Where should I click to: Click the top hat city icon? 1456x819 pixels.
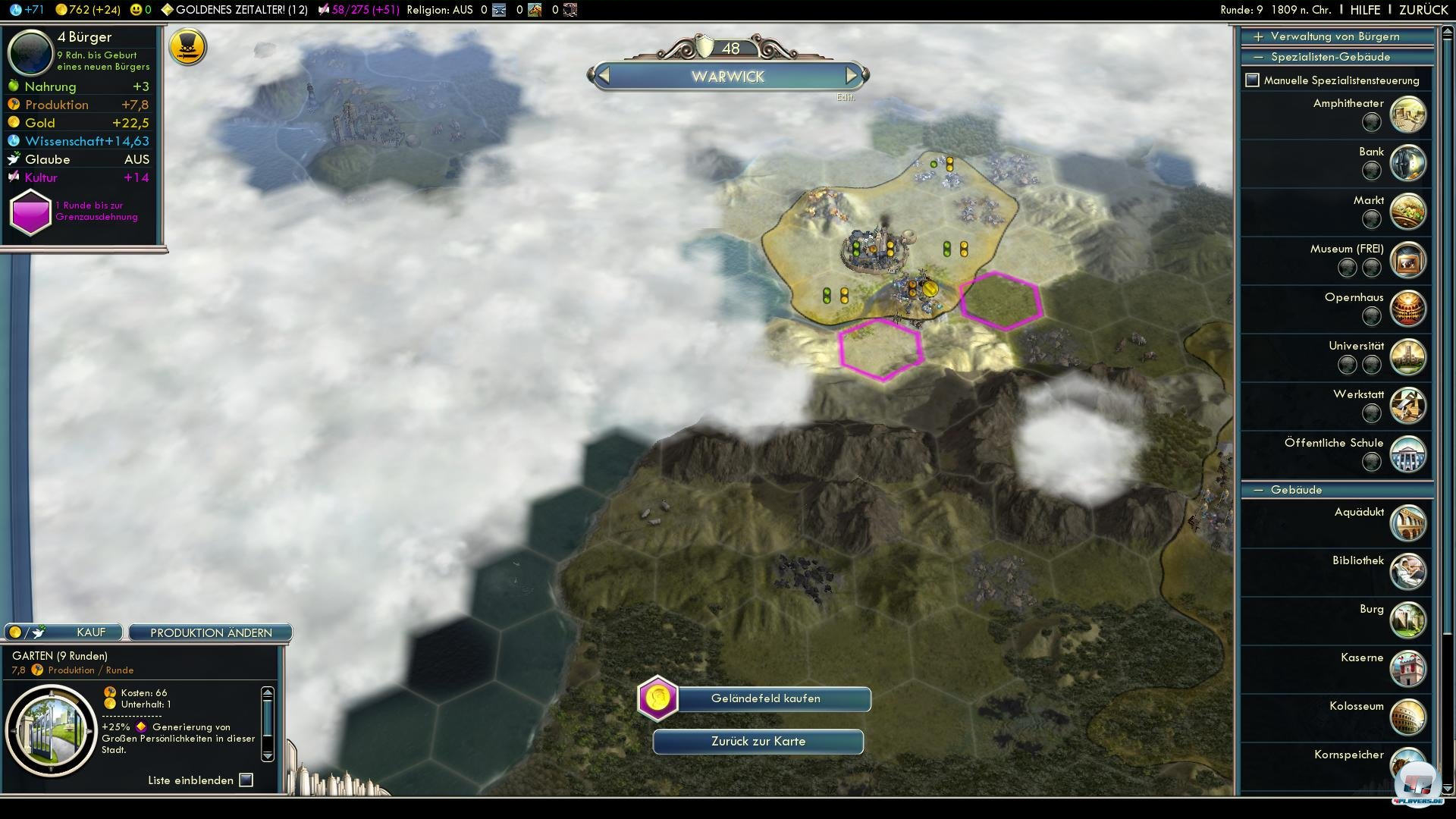point(187,47)
